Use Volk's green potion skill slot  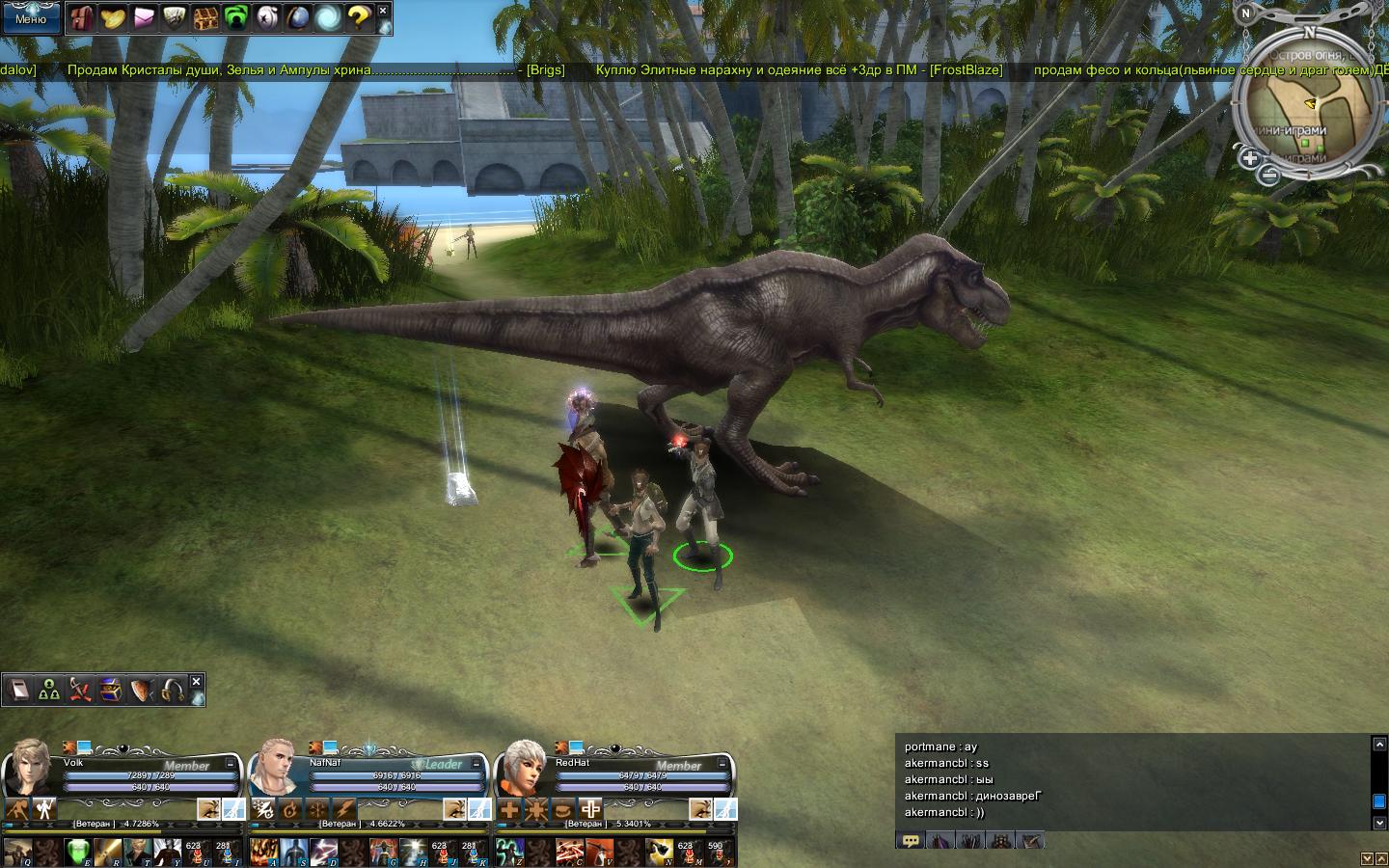78,851
